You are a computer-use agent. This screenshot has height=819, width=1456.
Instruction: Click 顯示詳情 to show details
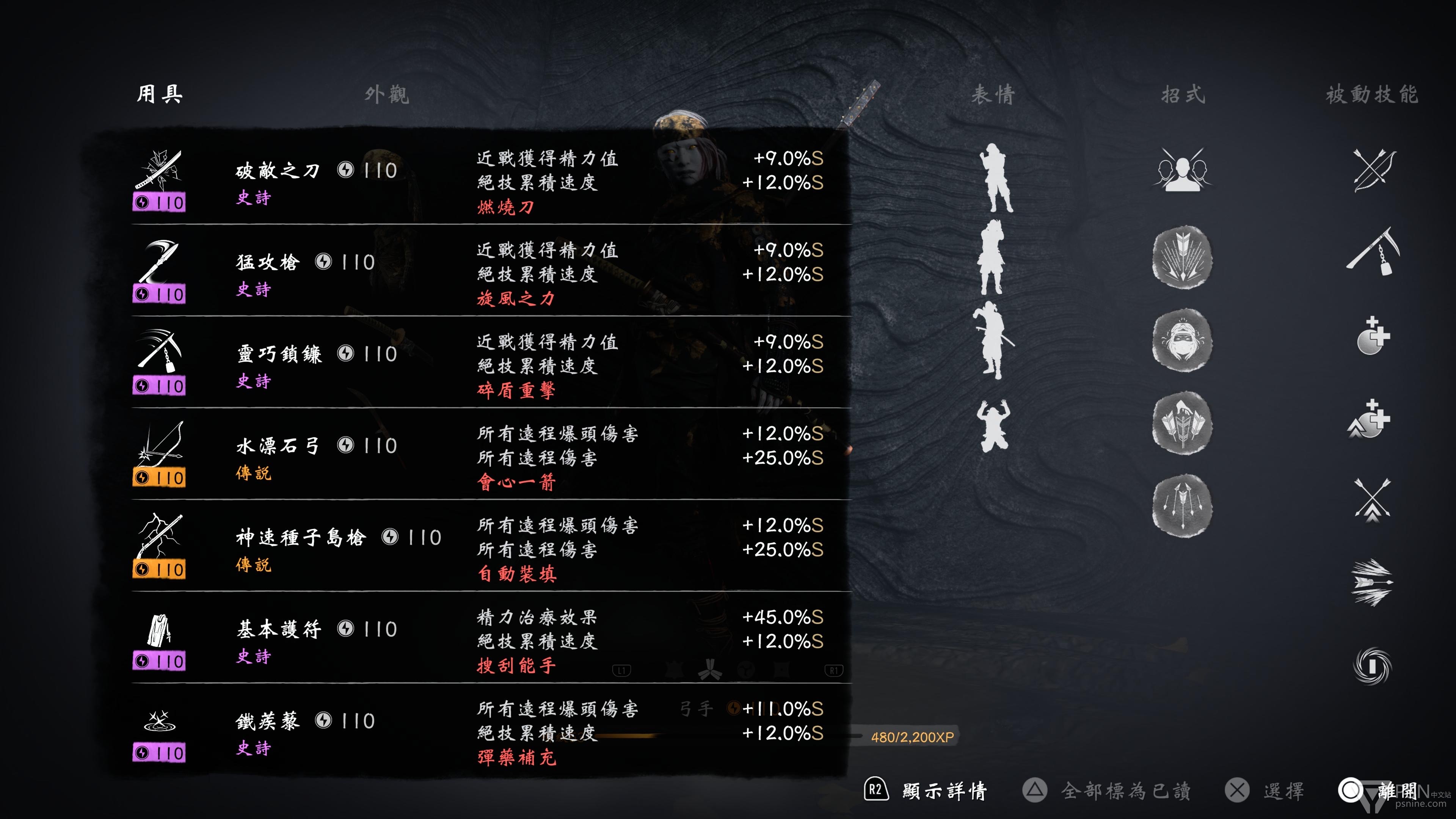pos(944,791)
